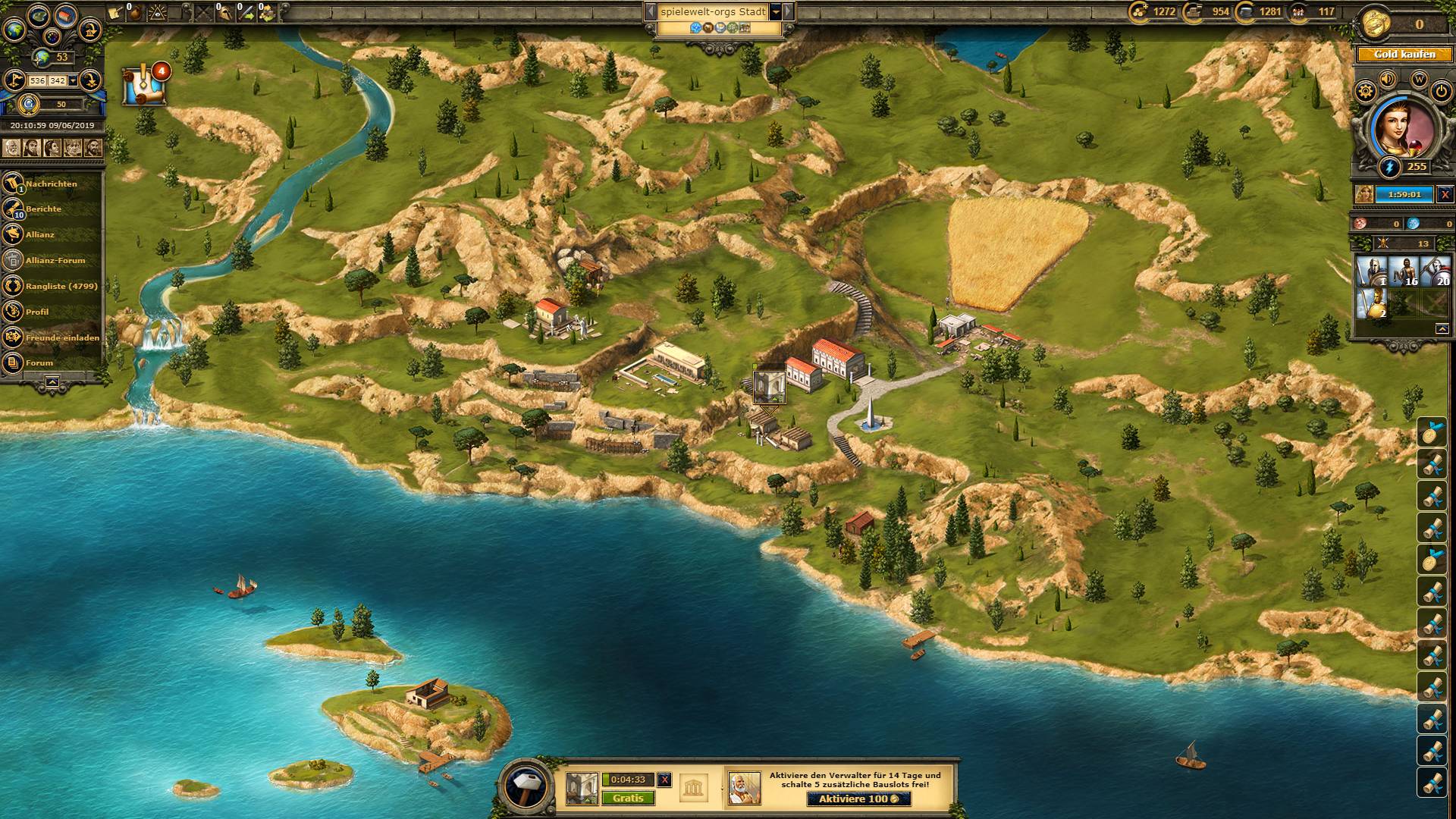Open the Allianz-Forum entry
The image size is (1456, 819).
click(55, 260)
